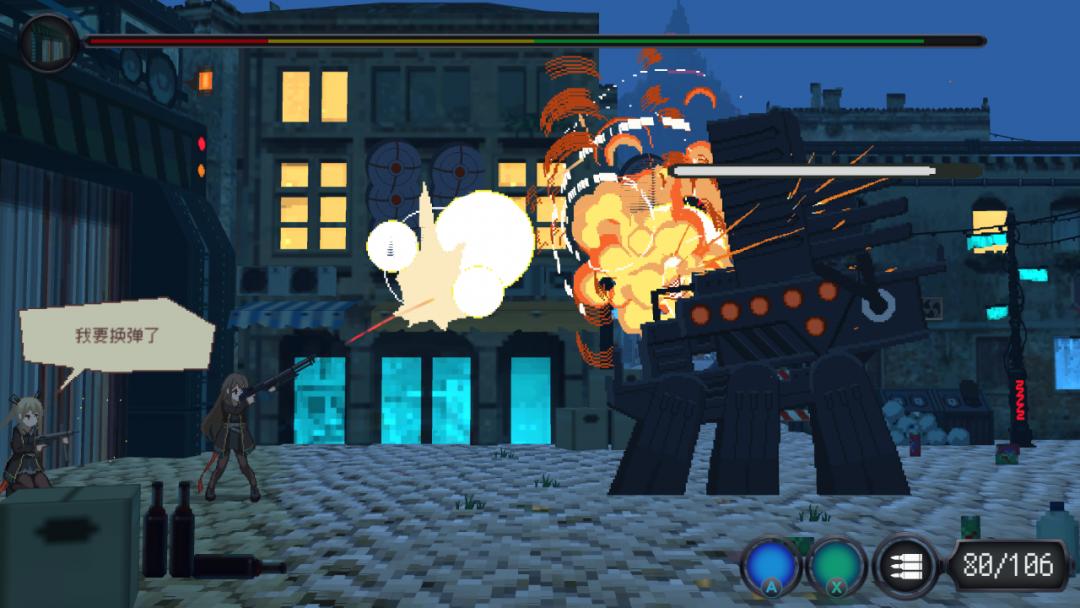Activate the blue orb skill
The height and width of the screenshot is (608, 1080).
click(771, 566)
